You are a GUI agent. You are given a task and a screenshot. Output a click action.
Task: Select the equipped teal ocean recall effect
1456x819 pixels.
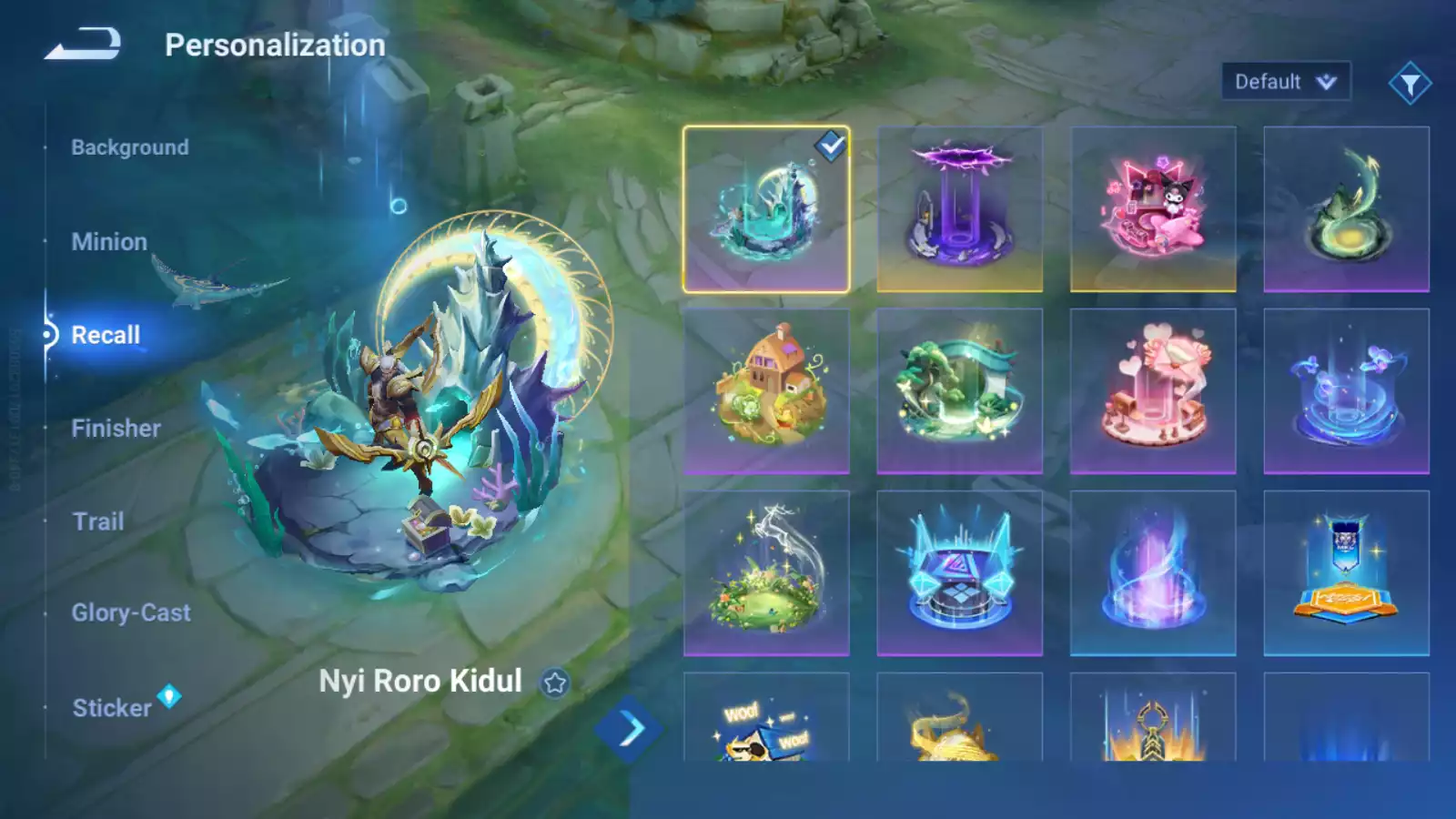click(766, 209)
